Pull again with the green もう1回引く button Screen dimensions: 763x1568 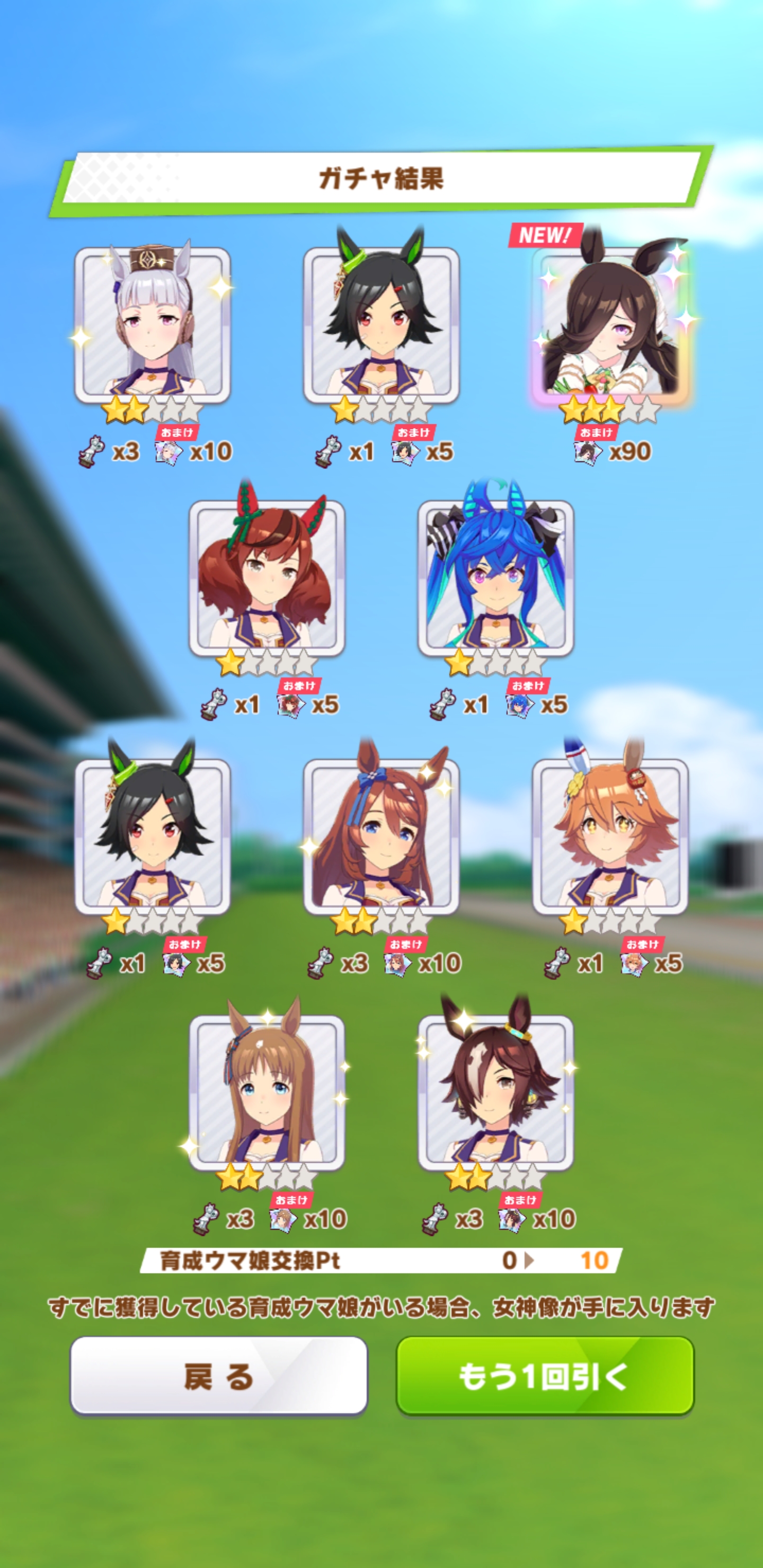click(x=545, y=1375)
